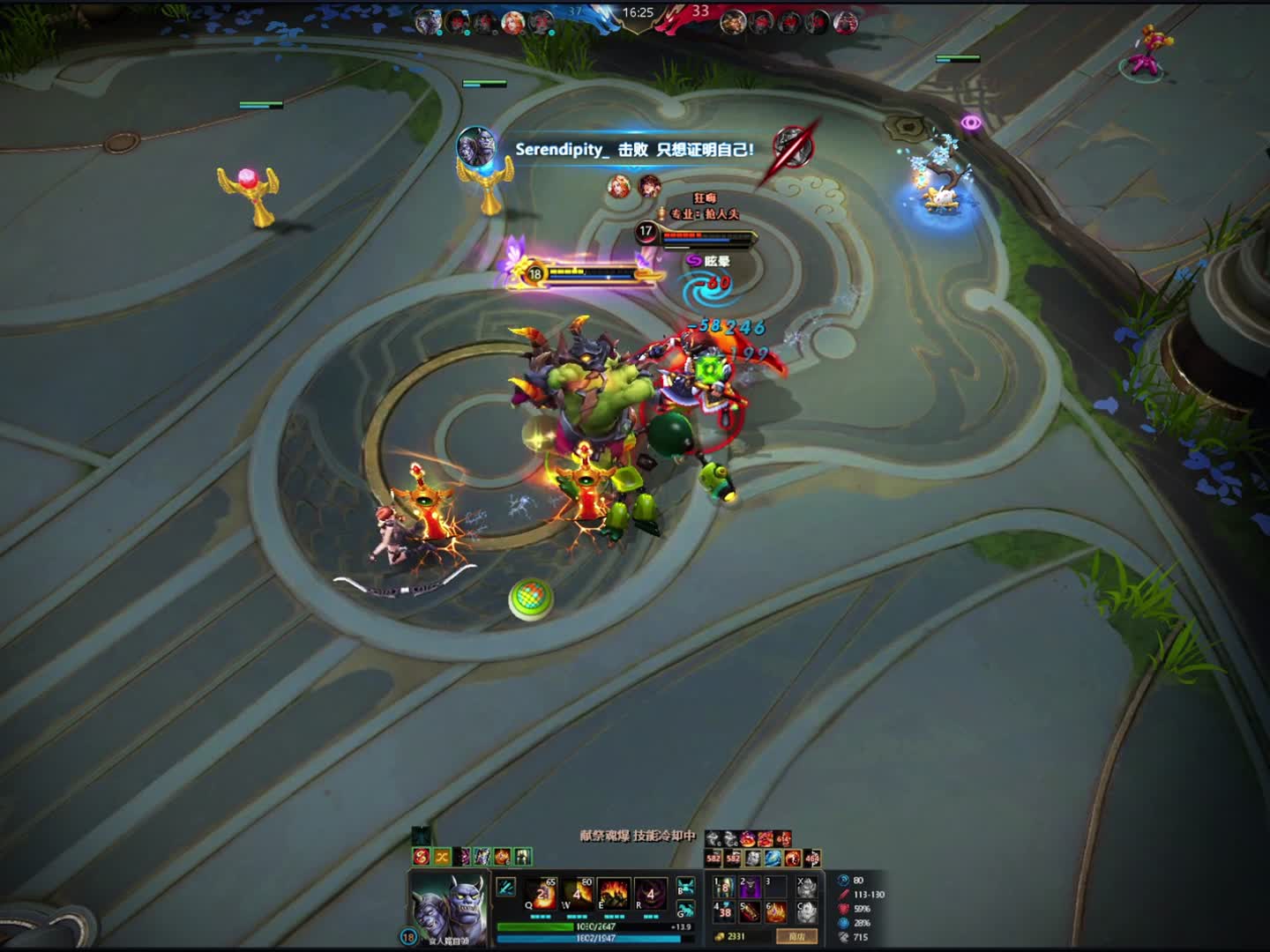Activate the W flame ability
1270x952 pixels.
(579, 894)
